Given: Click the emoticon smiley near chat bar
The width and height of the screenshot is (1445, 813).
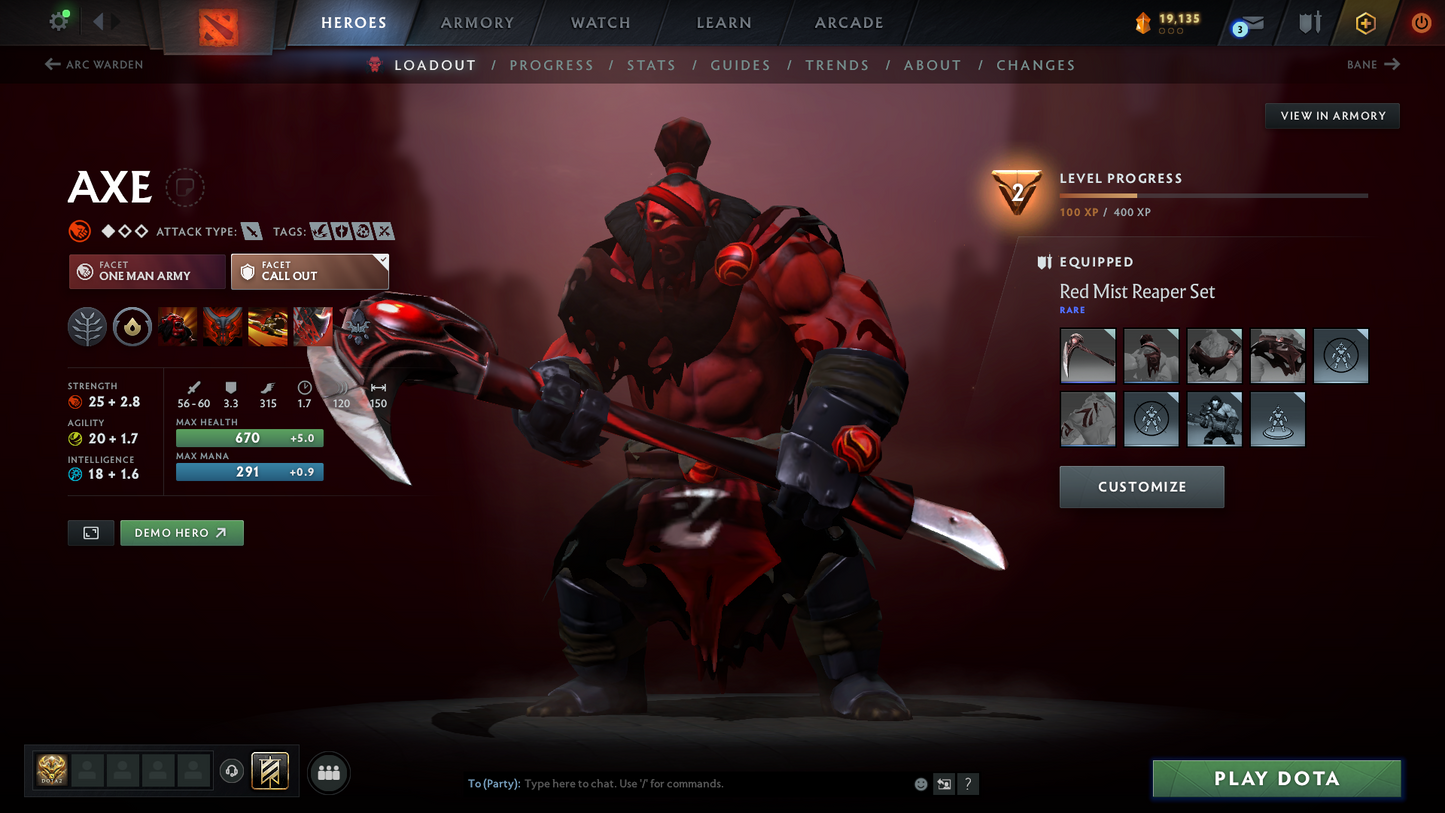Looking at the screenshot, I should point(920,784).
